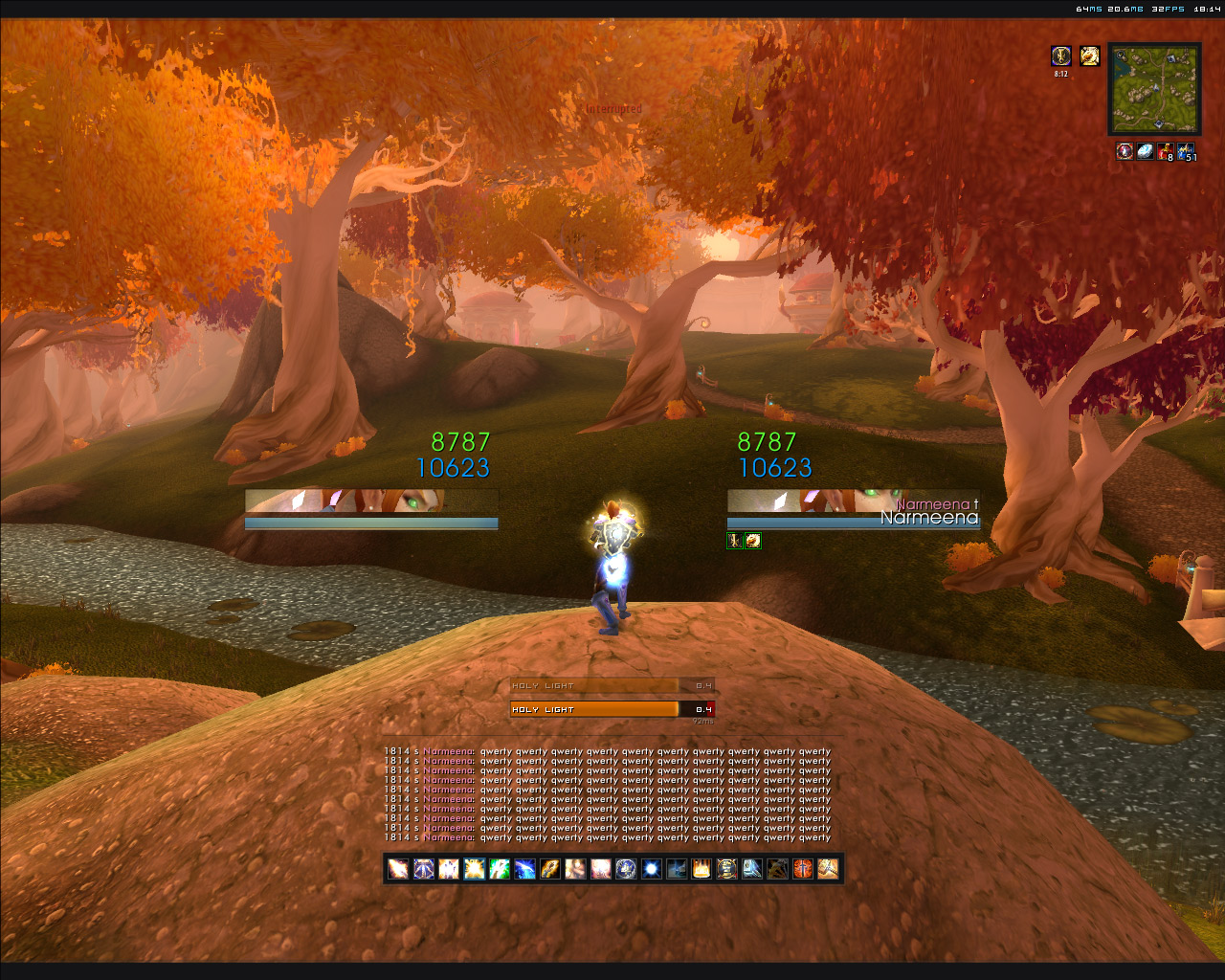Click the white gem icon below the minimap
Viewport: 1225px width, 980px height.
tap(1145, 151)
